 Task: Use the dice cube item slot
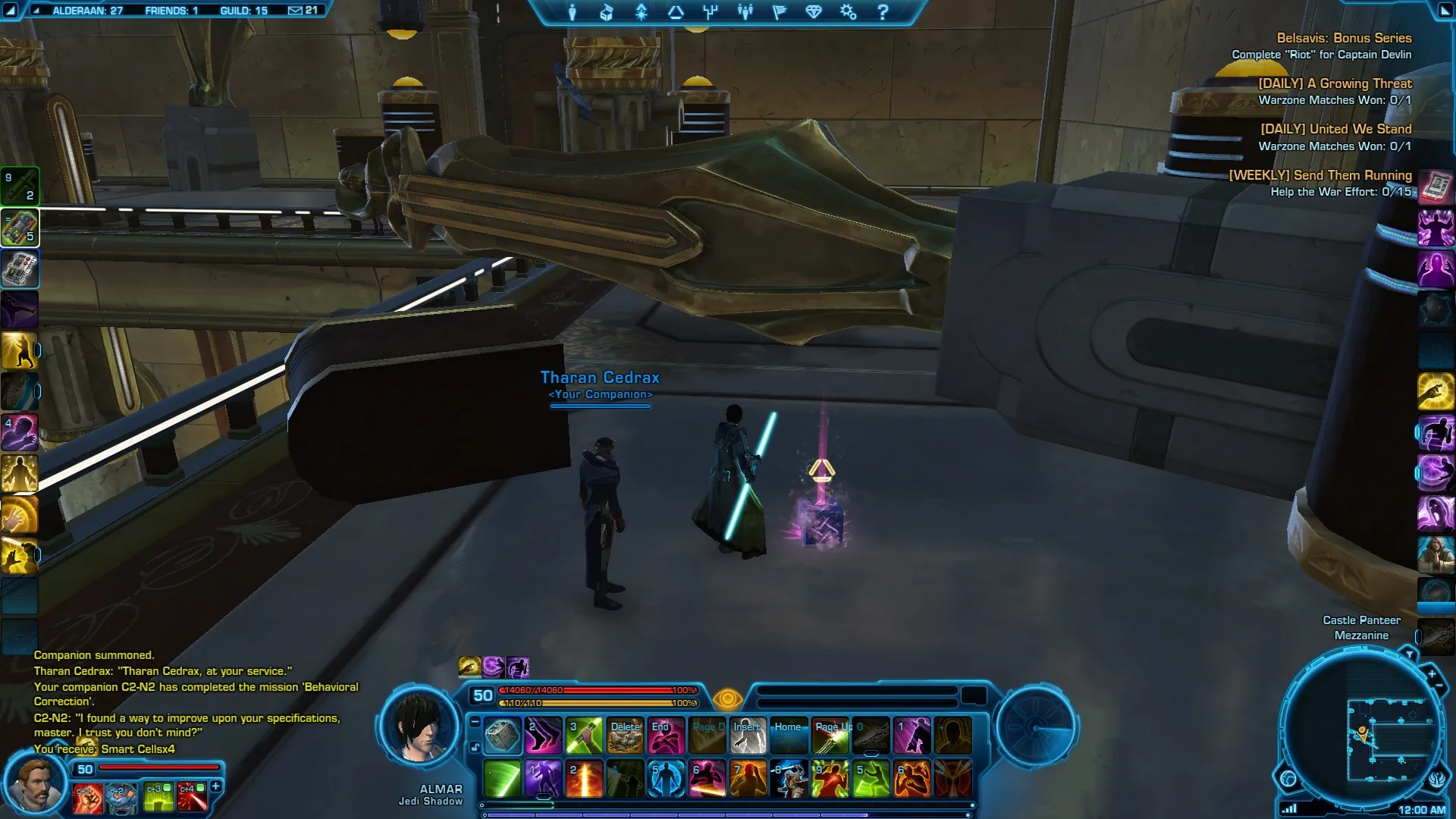(502, 735)
